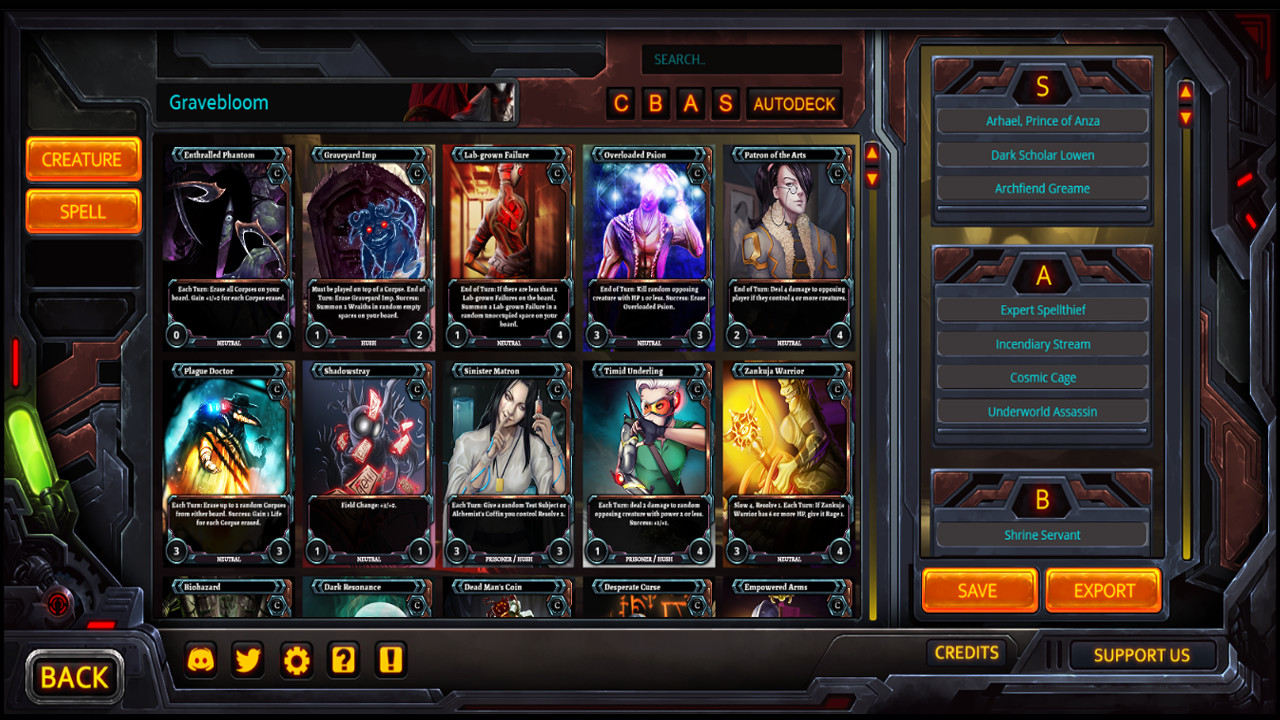Export the deck
Screen dimensions: 1280x720
(1103, 590)
